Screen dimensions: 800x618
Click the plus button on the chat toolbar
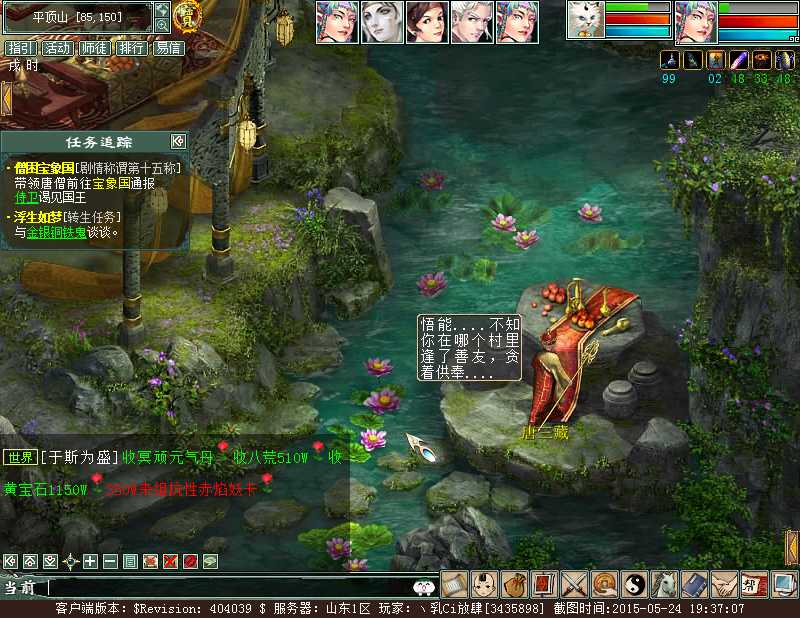(x=90, y=561)
